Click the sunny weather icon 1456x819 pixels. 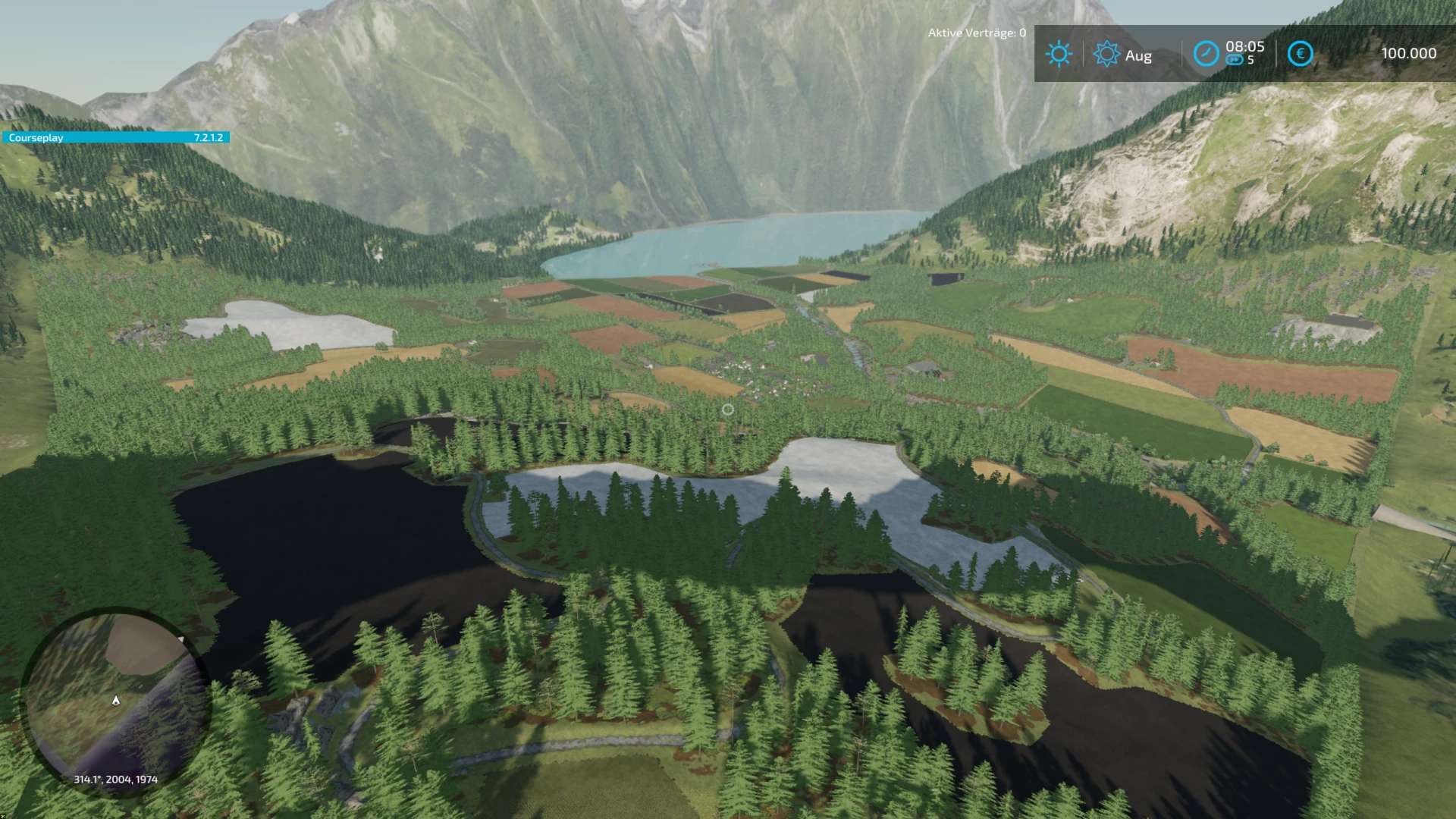coord(1059,54)
